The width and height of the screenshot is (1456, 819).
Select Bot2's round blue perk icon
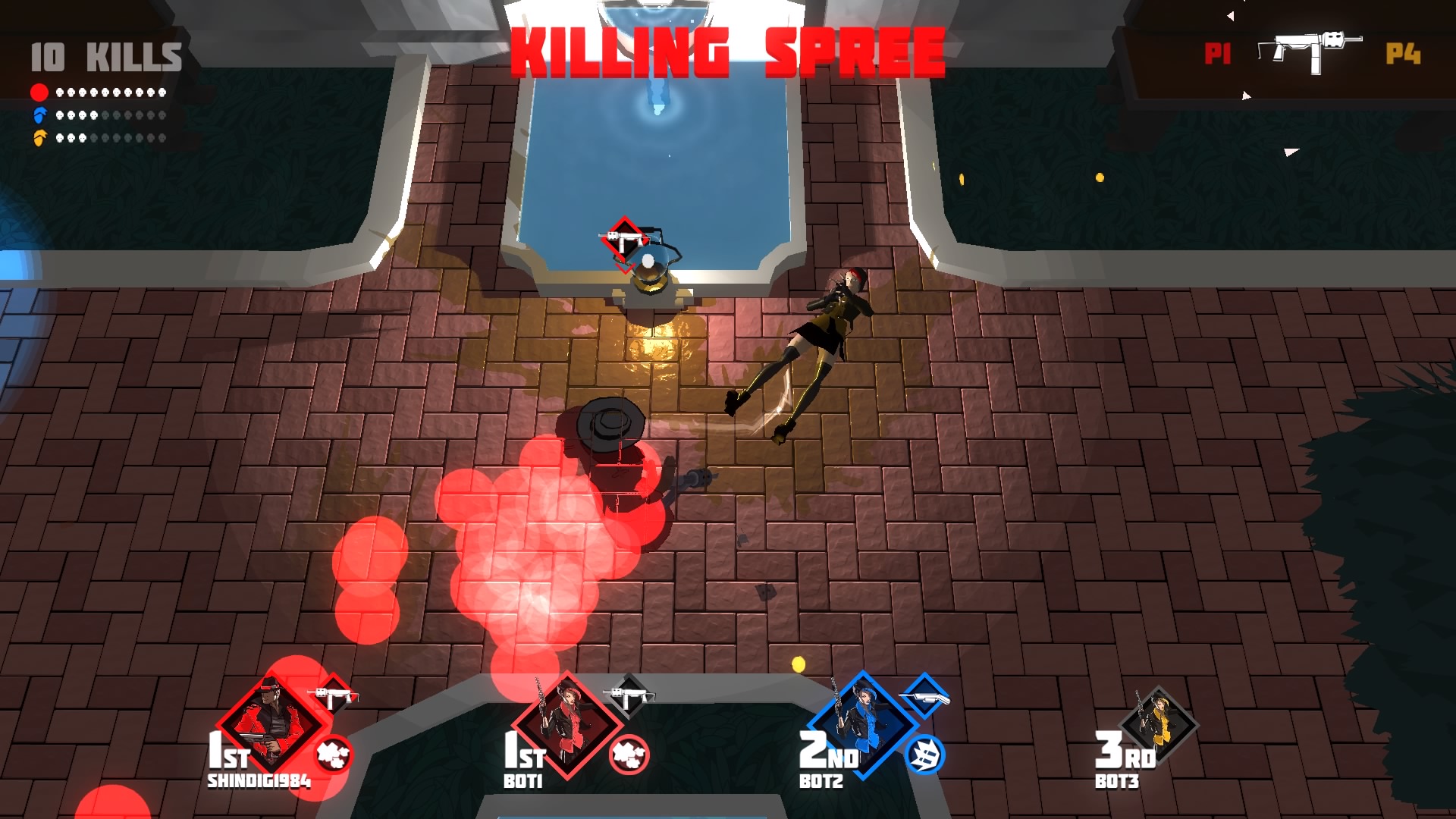[x=924, y=755]
